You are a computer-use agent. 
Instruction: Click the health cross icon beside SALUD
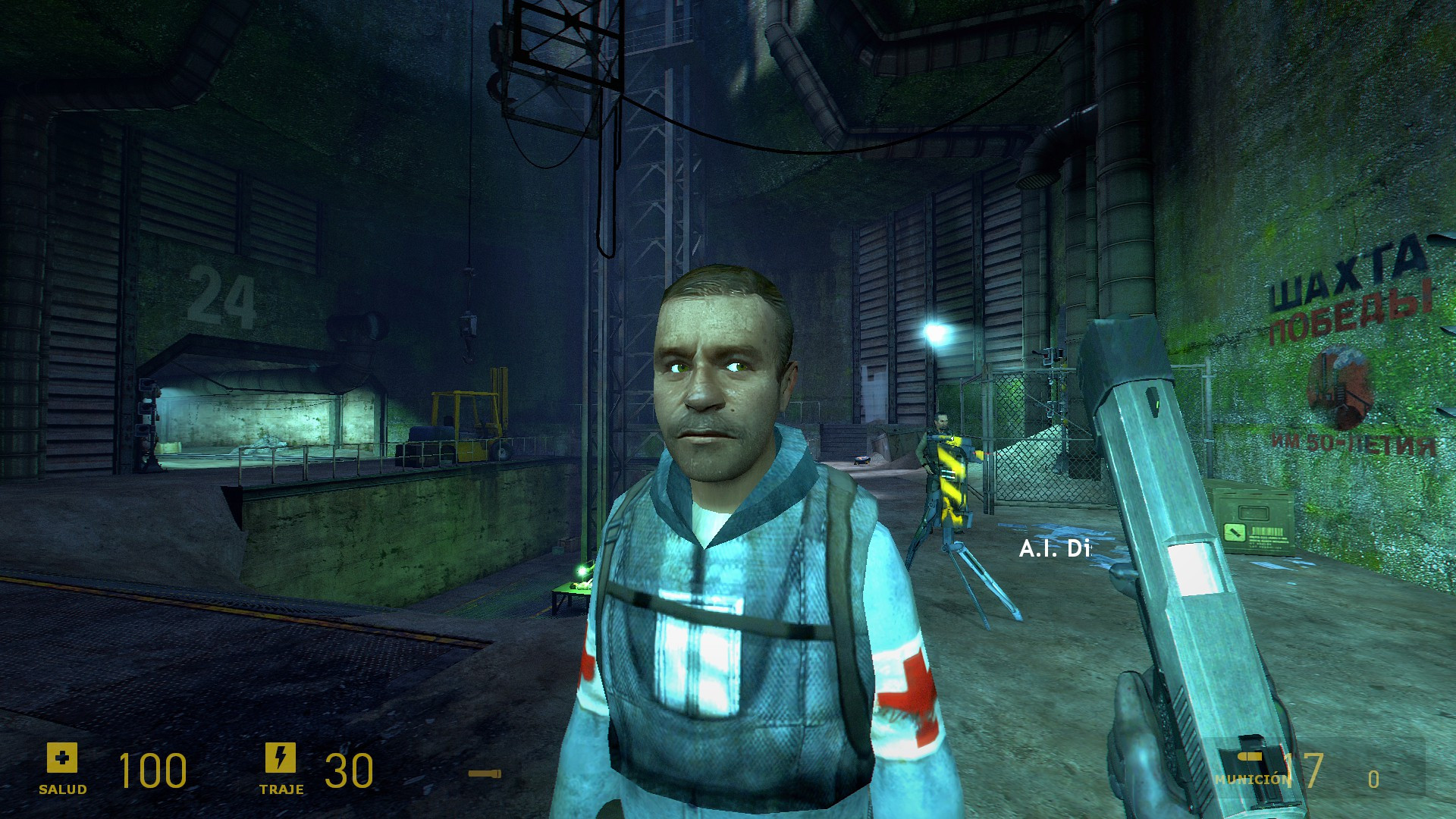64,758
